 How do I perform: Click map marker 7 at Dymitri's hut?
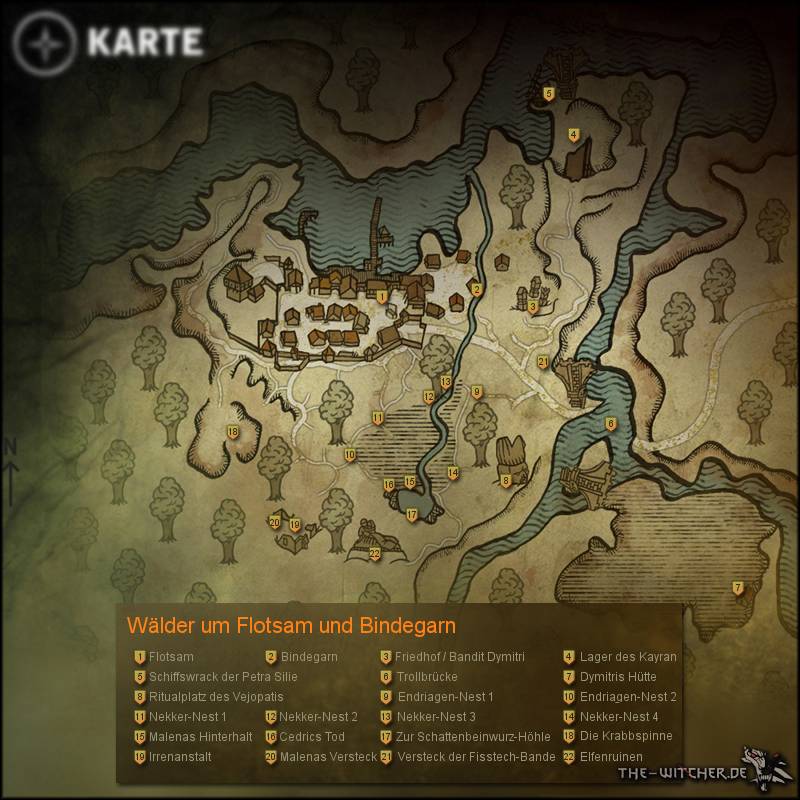738,588
